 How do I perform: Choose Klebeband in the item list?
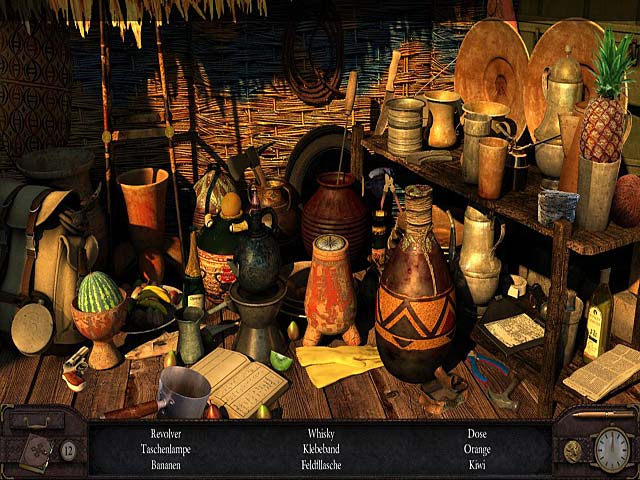tap(321, 450)
